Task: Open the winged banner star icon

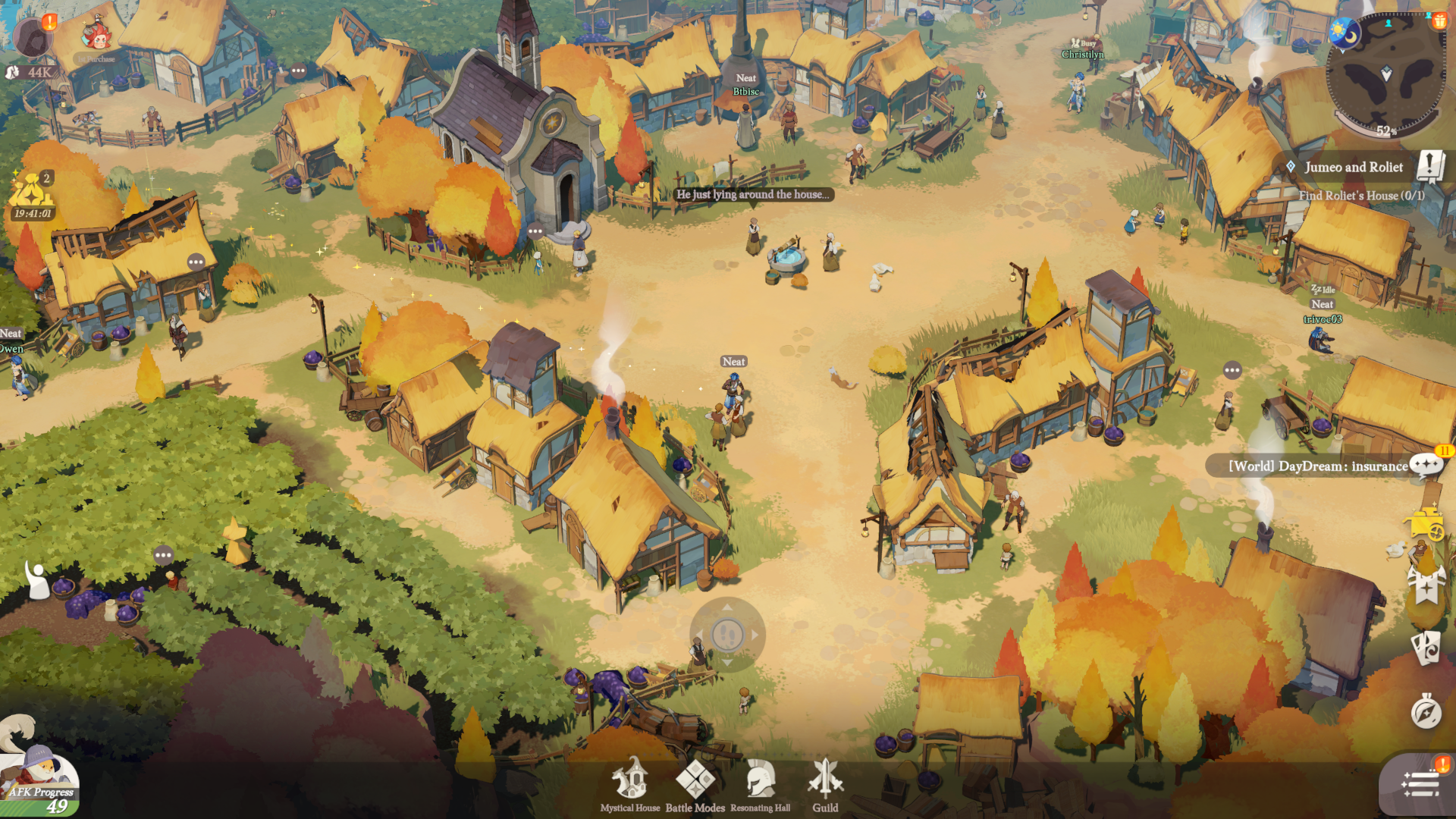Action: (x=1426, y=585)
